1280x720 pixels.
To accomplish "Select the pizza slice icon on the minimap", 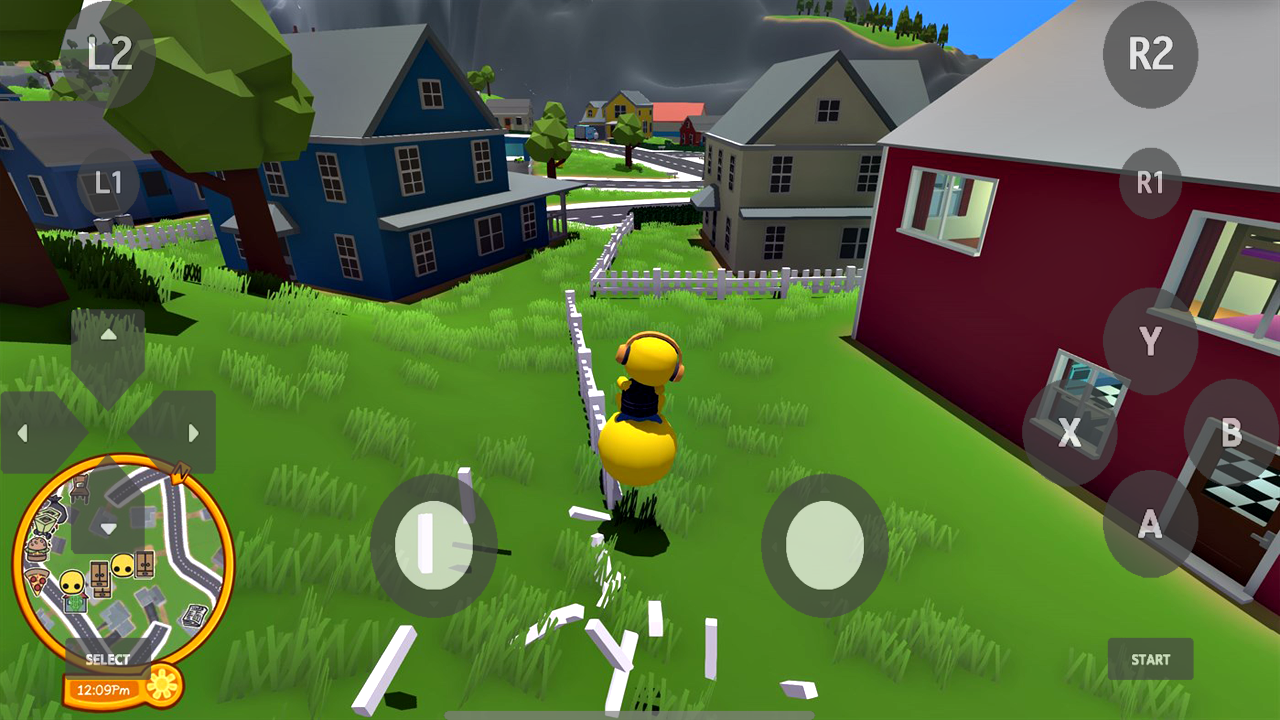I will [x=36, y=580].
